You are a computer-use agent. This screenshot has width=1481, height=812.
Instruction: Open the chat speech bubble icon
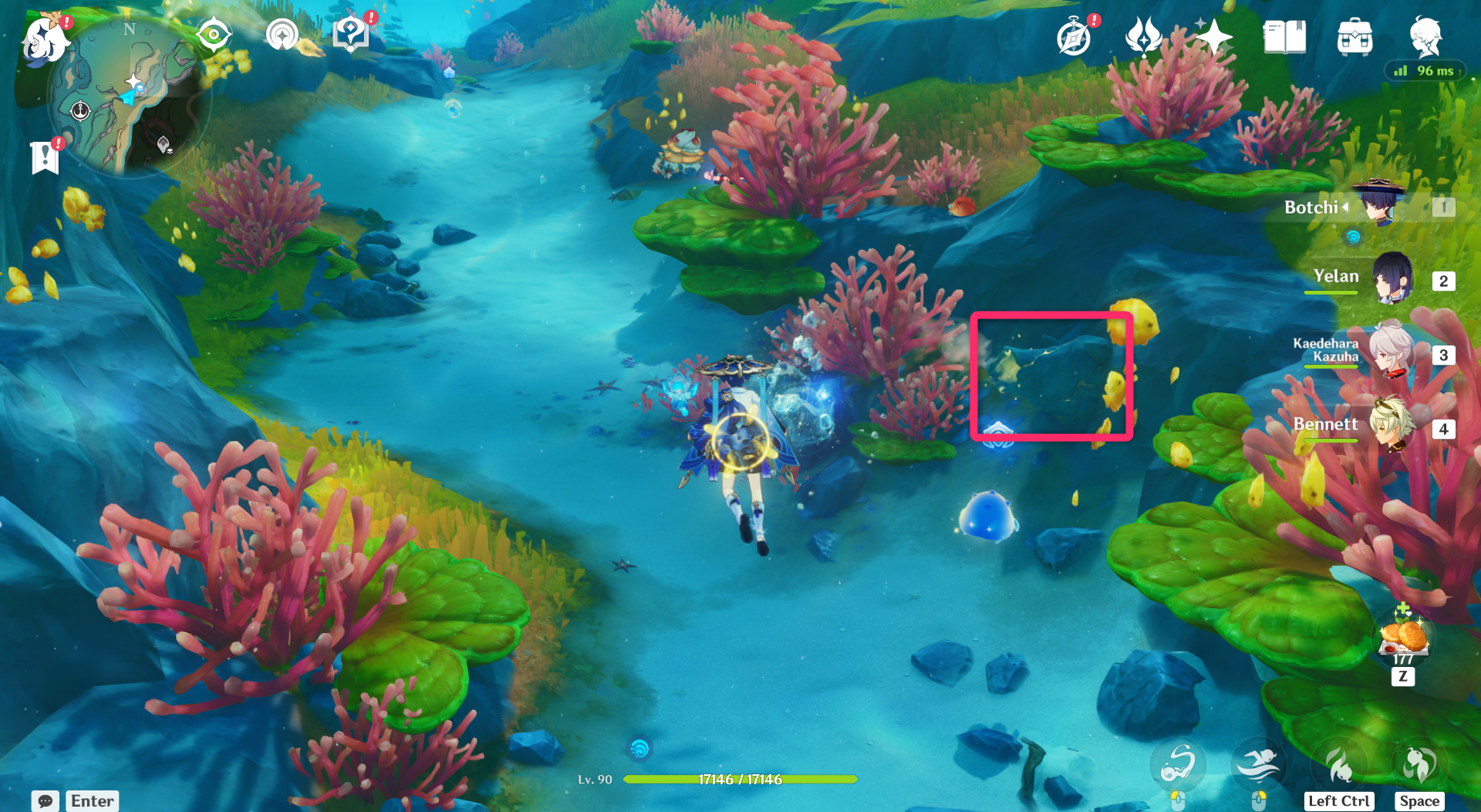click(x=46, y=802)
